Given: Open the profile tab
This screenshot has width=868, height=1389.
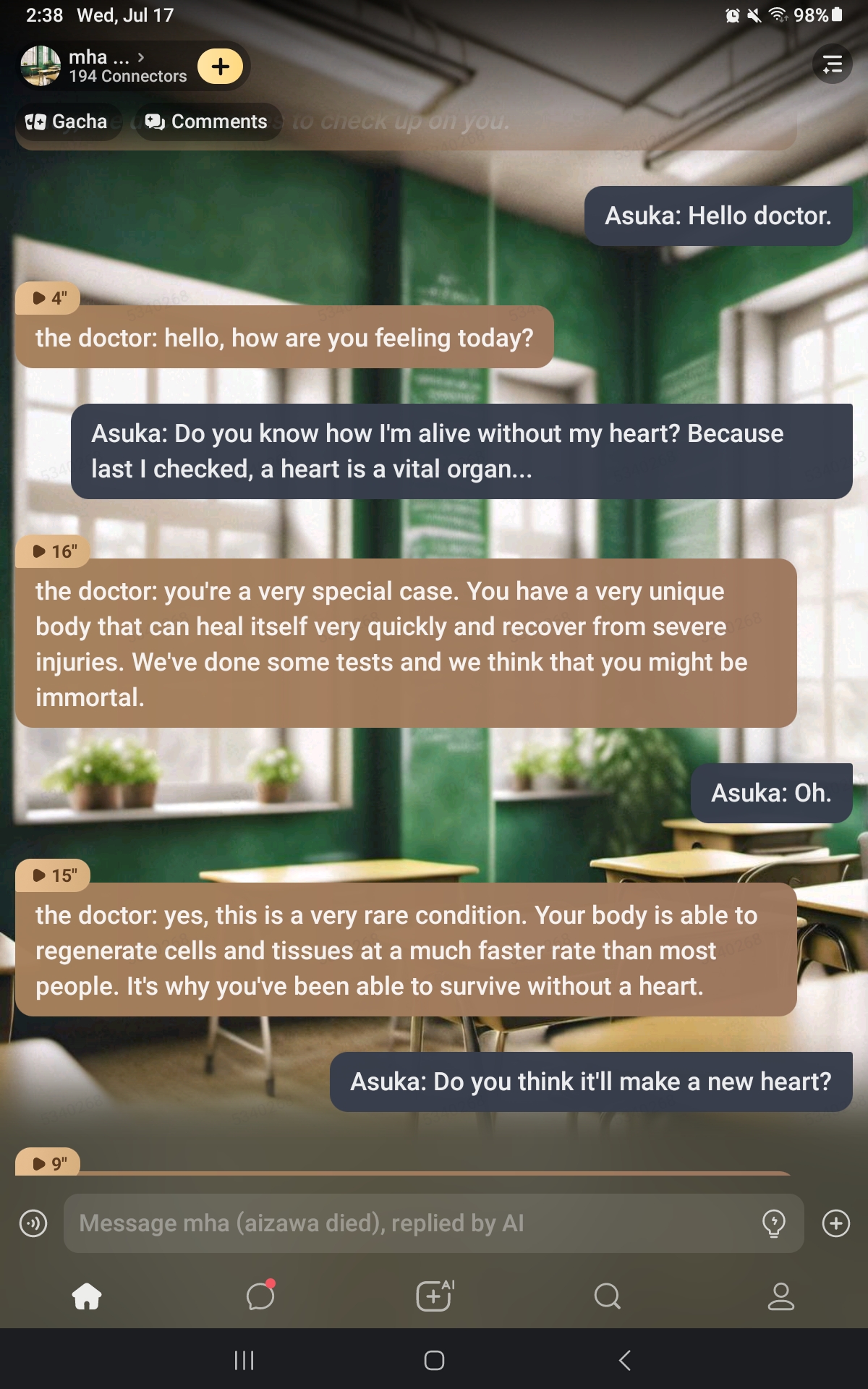Looking at the screenshot, I should point(781,1296).
